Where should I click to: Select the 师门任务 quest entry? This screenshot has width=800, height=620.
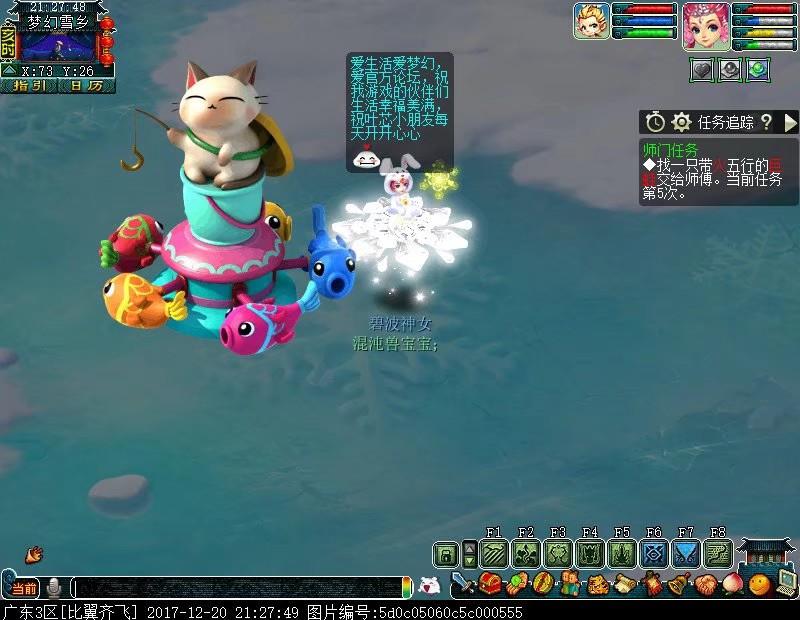(670, 149)
